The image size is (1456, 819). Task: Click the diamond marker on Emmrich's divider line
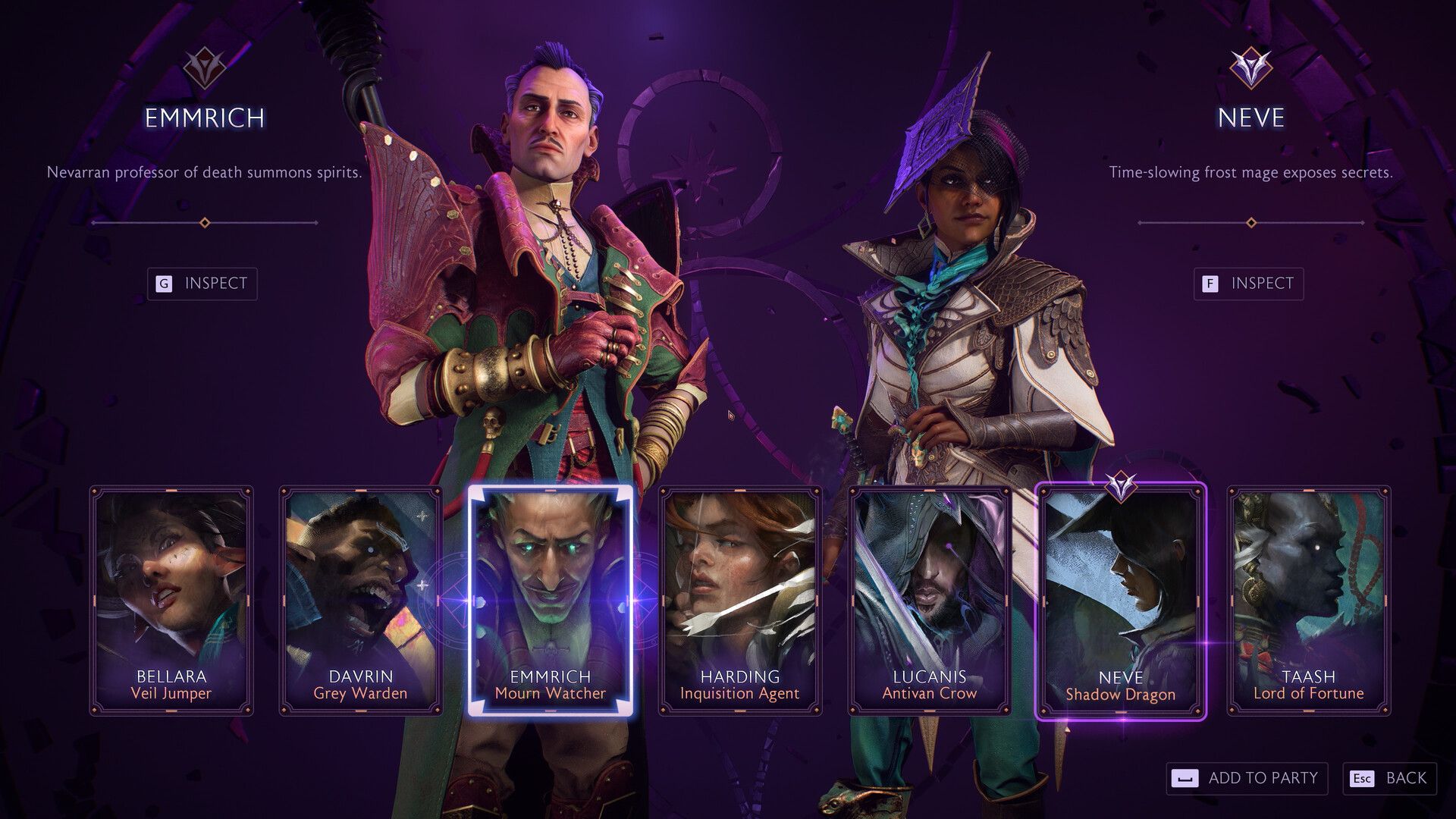[x=203, y=223]
